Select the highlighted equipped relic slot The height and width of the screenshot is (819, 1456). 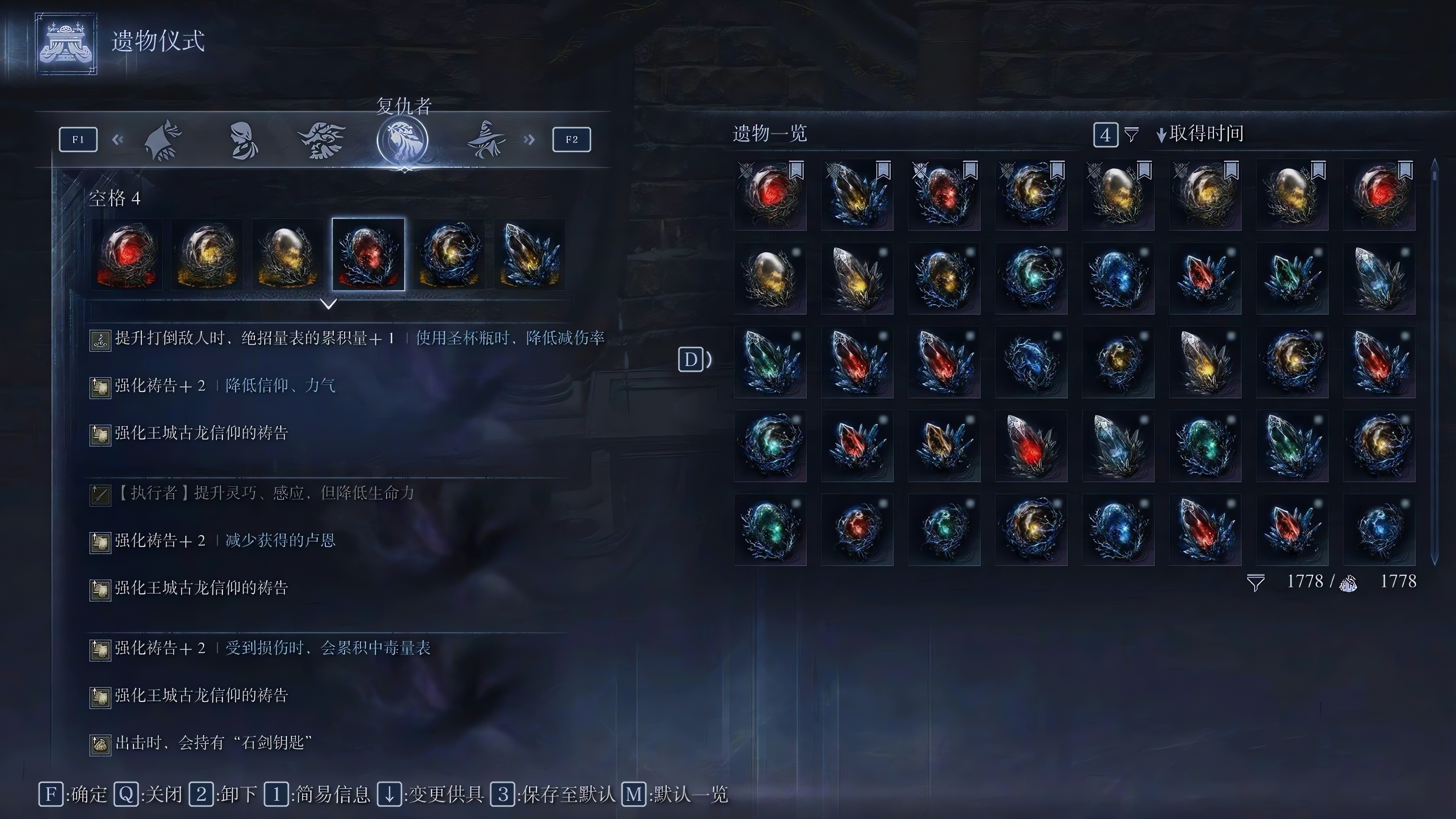pos(369,255)
